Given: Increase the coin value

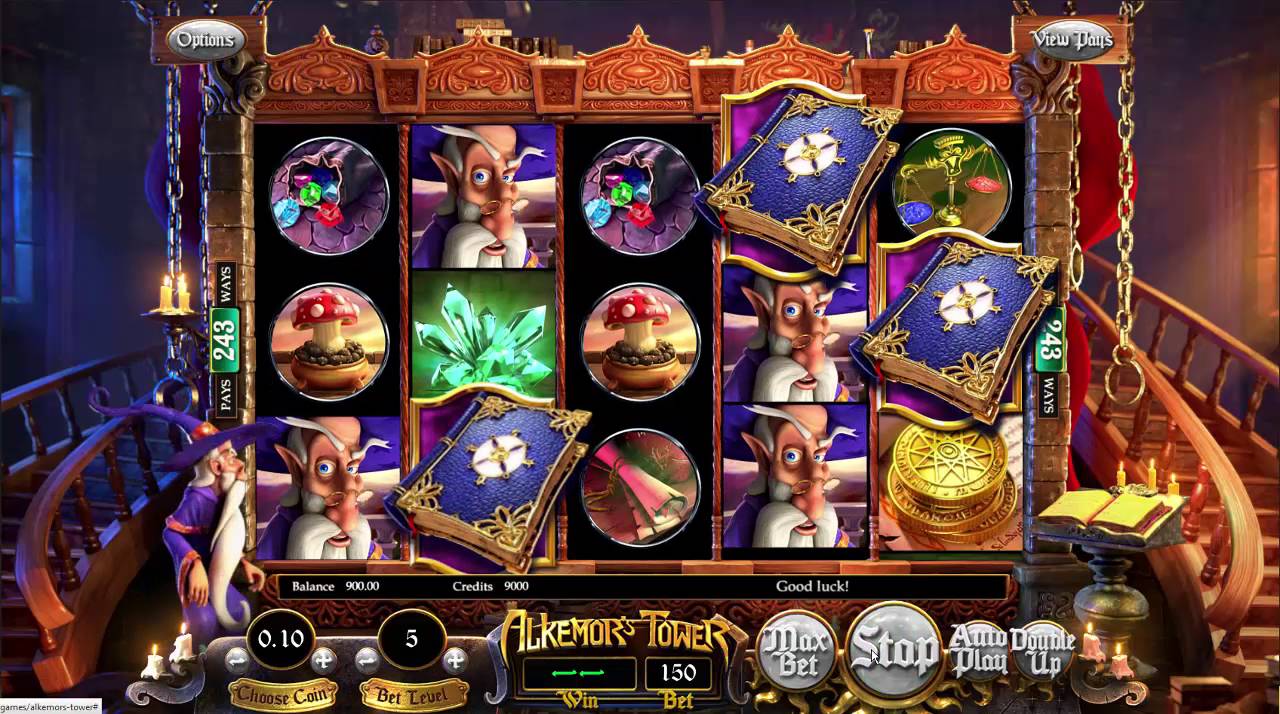Looking at the screenshot, I should coord(324,660).
